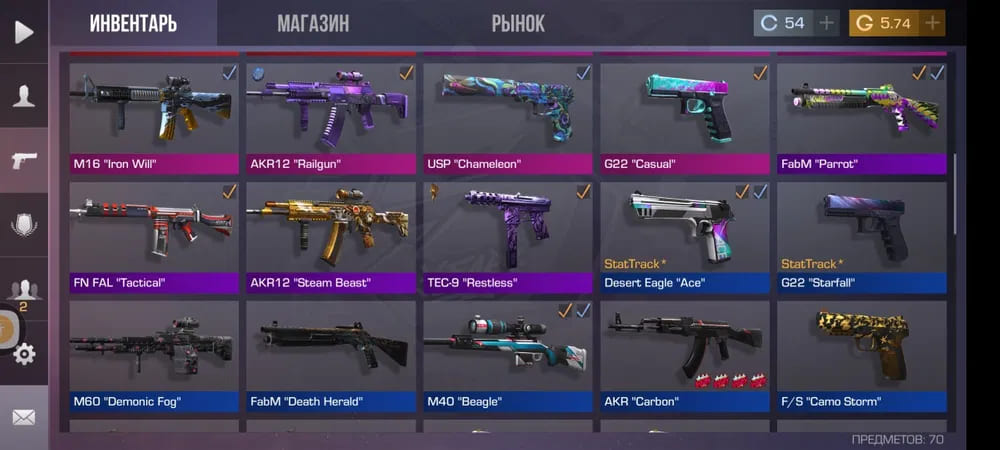Select the M60 "Demonic Fog" skin
Viewport: 1000px width, 450px height.
(x=154, y=356)
